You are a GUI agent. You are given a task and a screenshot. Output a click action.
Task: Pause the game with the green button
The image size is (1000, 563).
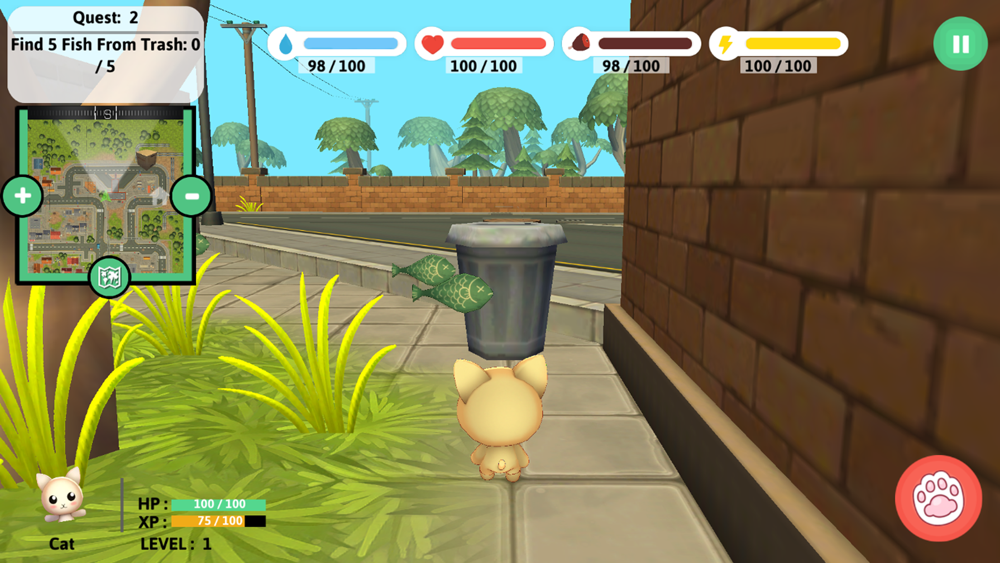(x=960, y=44)
